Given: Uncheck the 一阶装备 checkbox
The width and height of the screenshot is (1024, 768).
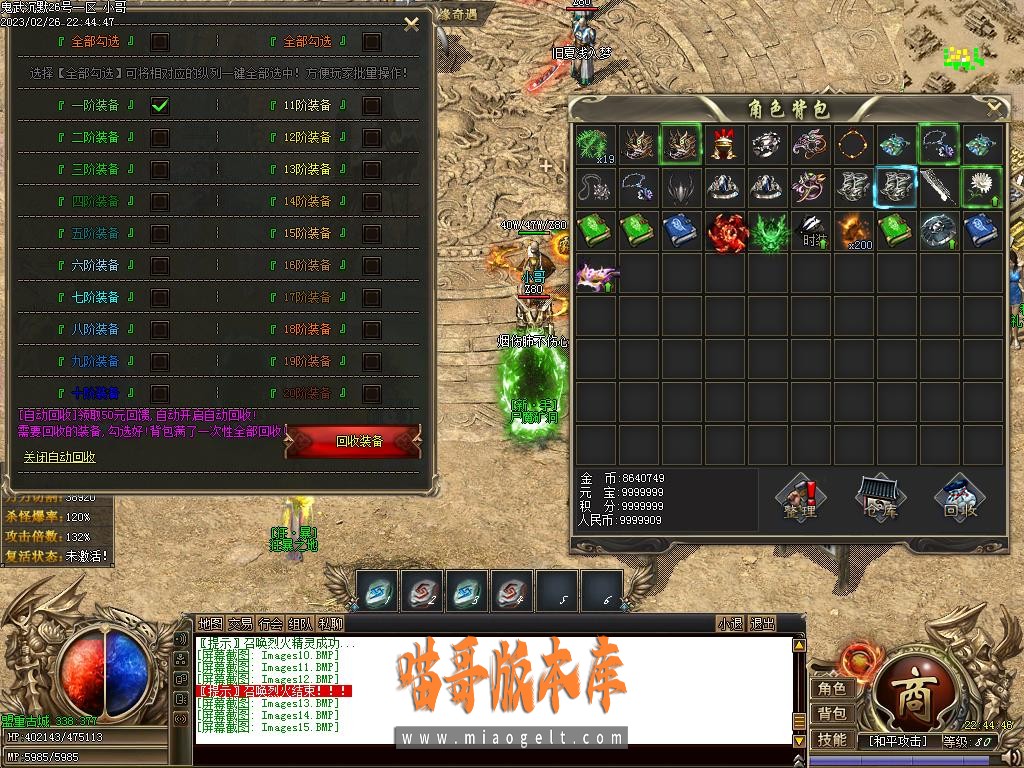Looking at the screenshot, I should point(160,105).
